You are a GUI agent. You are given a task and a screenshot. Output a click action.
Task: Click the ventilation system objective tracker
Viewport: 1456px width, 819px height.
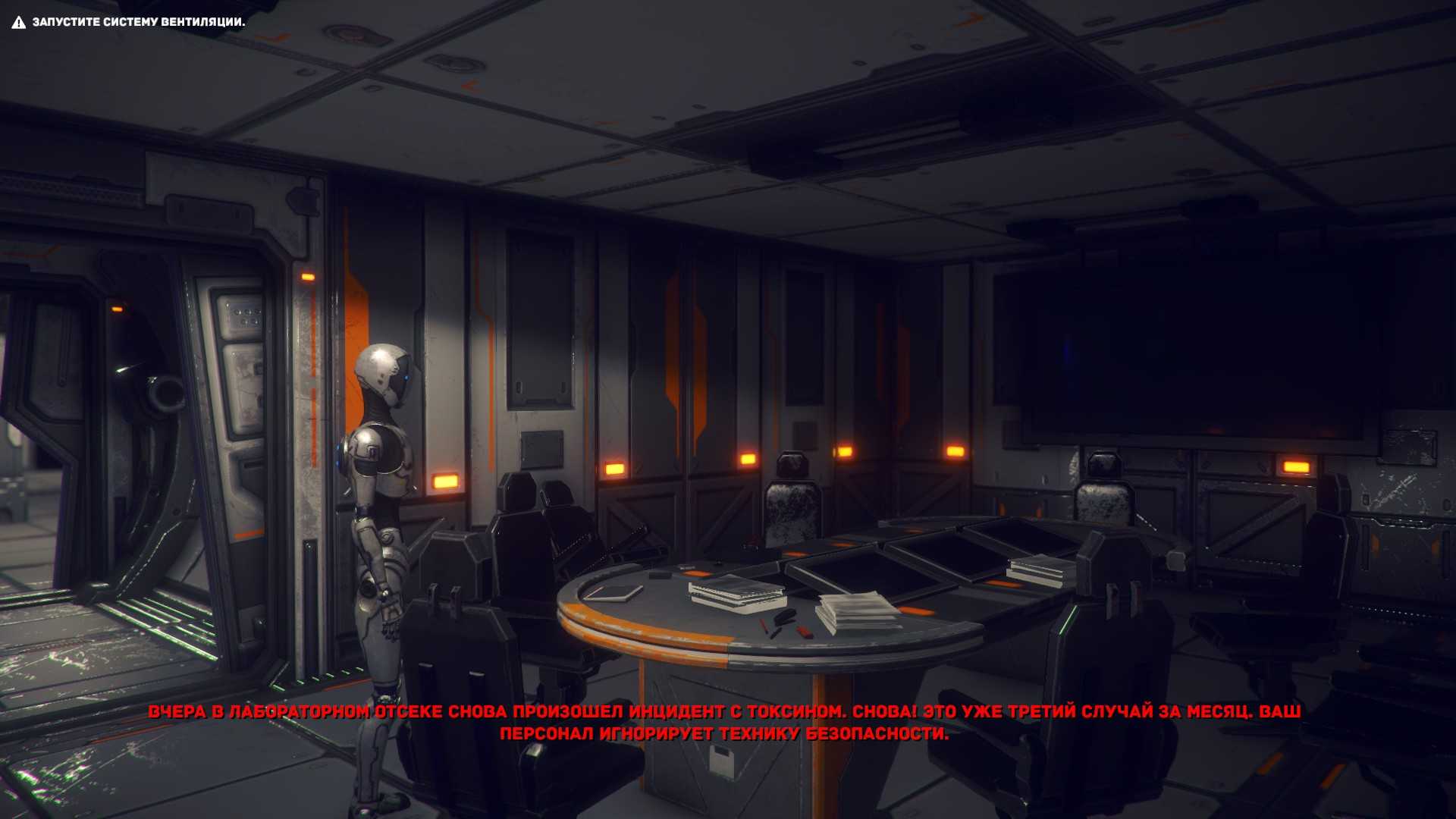[x=129, y=22]
